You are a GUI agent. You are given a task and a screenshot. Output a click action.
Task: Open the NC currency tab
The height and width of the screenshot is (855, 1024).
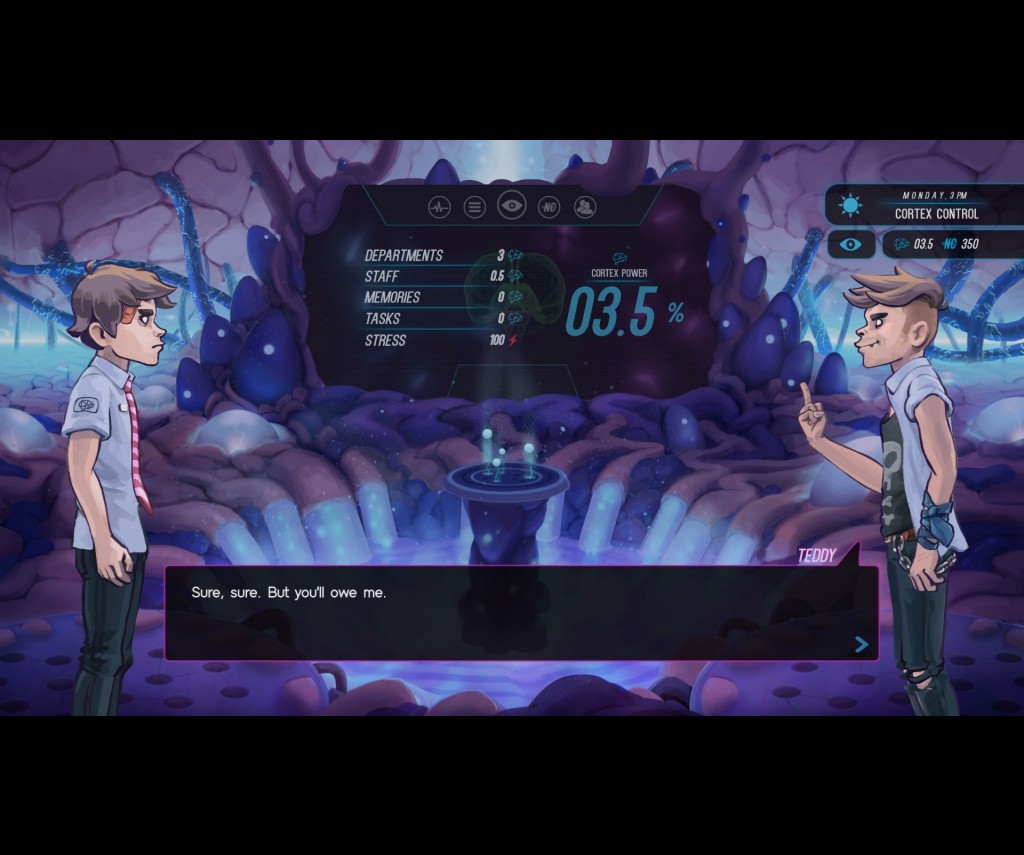(548, 207)
